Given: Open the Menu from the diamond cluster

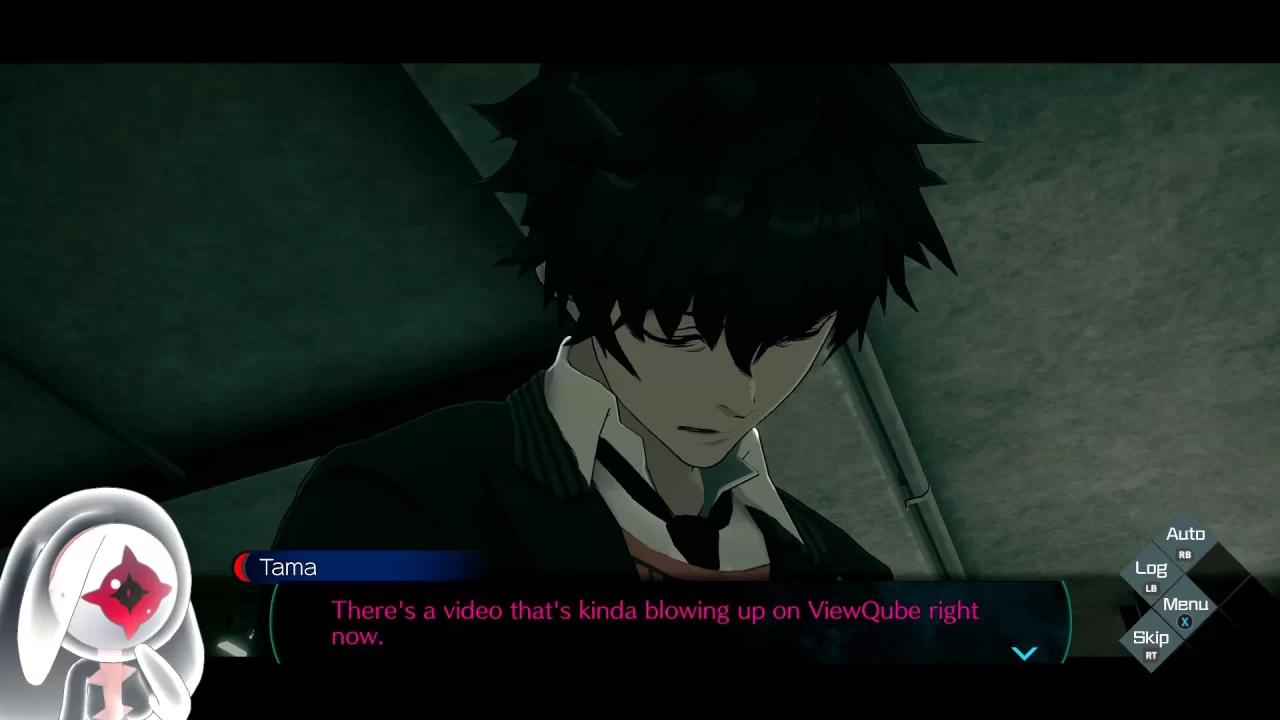Looking at the screenshot, I should click(1187, 603).
